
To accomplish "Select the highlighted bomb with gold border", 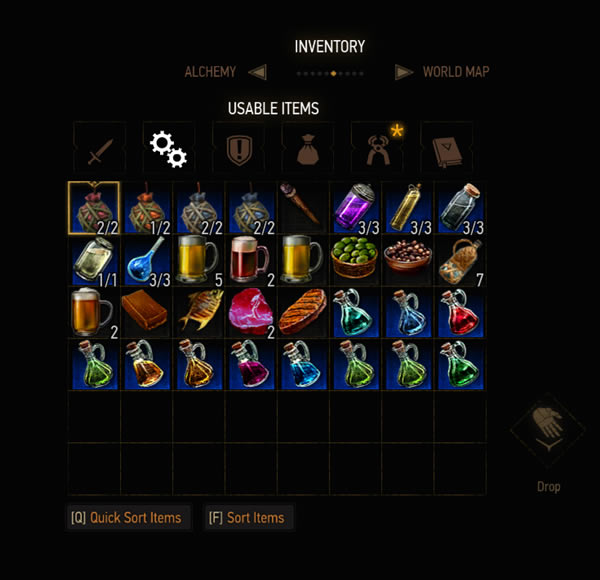I will point(94,207).
